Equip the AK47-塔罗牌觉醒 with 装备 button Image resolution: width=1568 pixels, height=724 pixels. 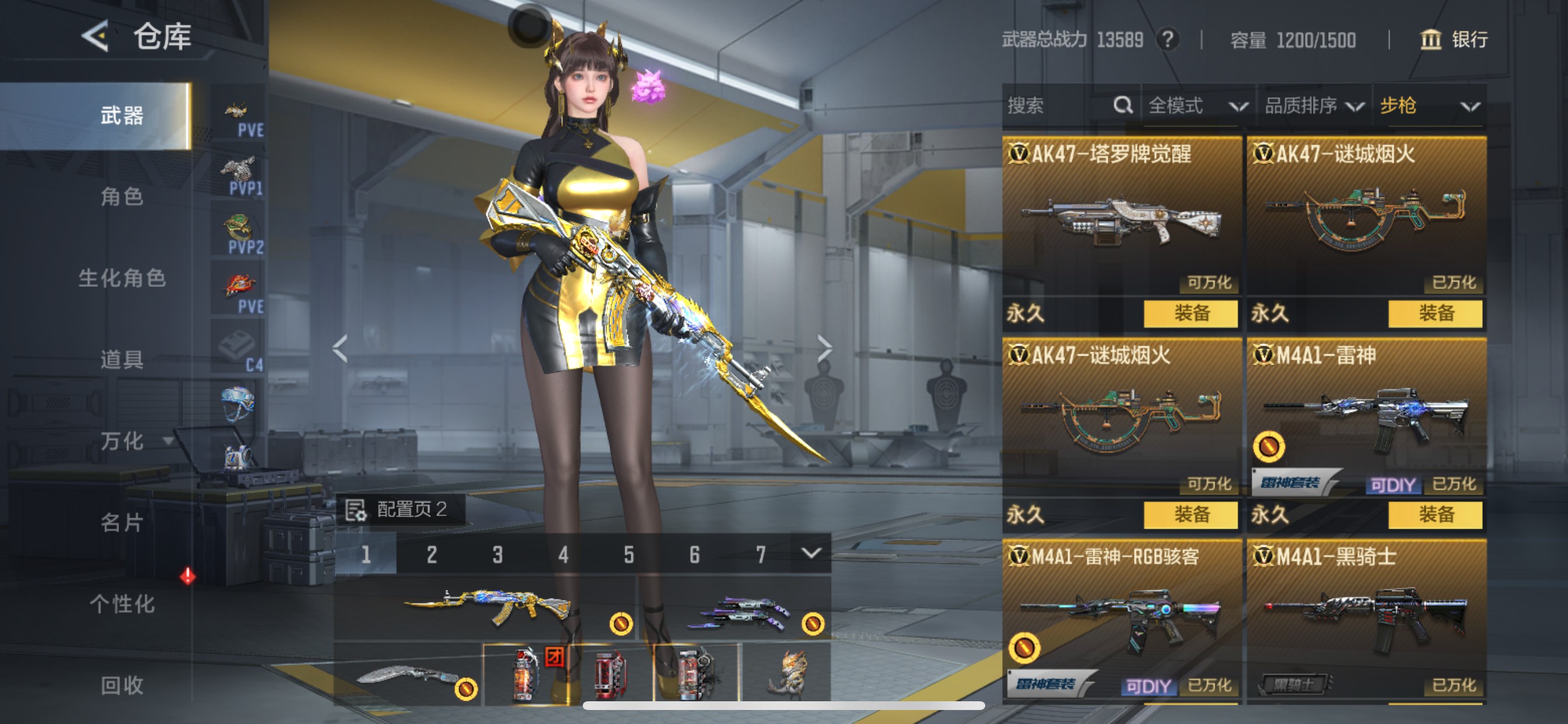coord(1191,314)
